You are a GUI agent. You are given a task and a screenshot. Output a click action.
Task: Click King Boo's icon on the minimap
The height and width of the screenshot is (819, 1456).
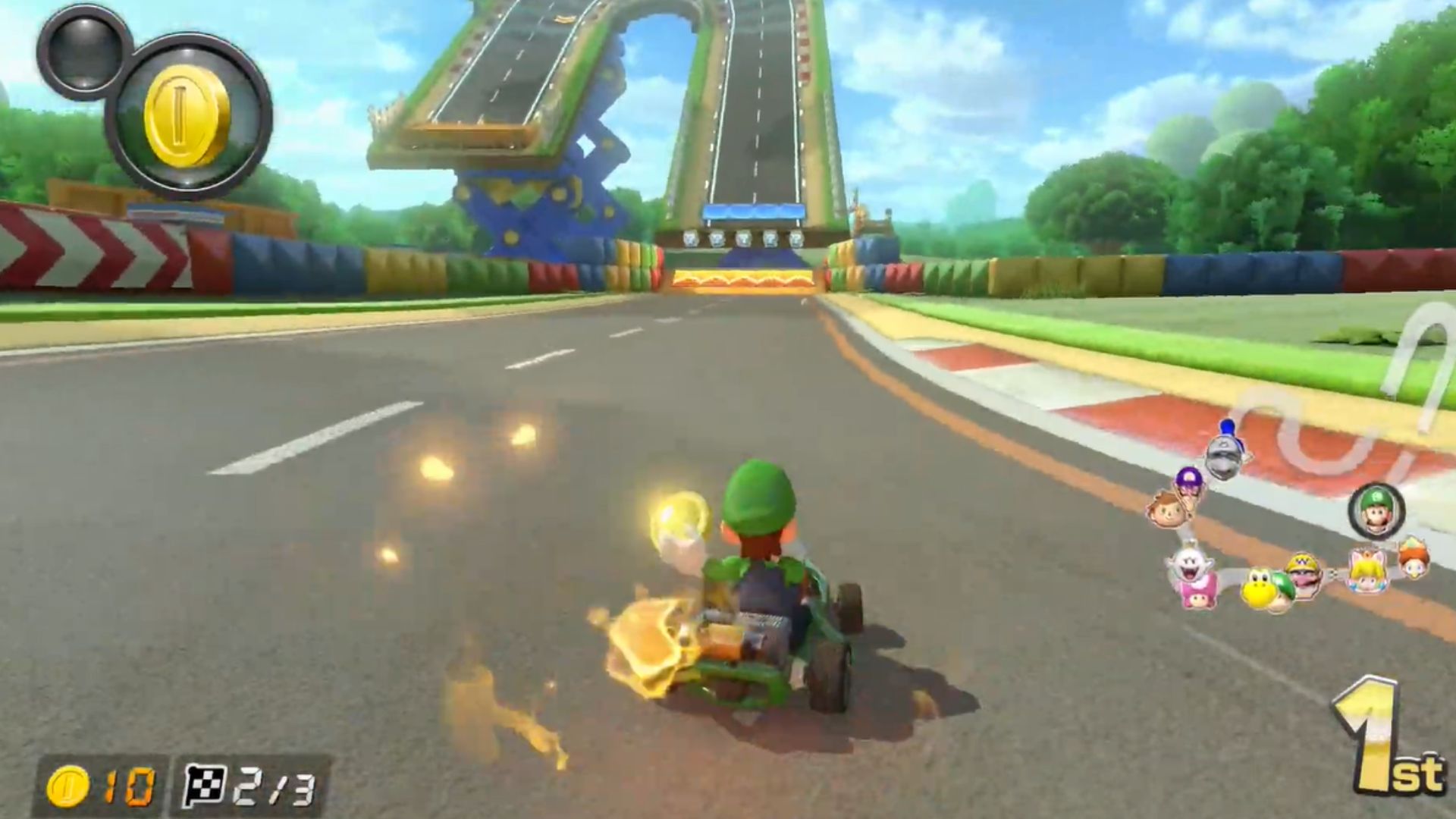point(1190,563)
